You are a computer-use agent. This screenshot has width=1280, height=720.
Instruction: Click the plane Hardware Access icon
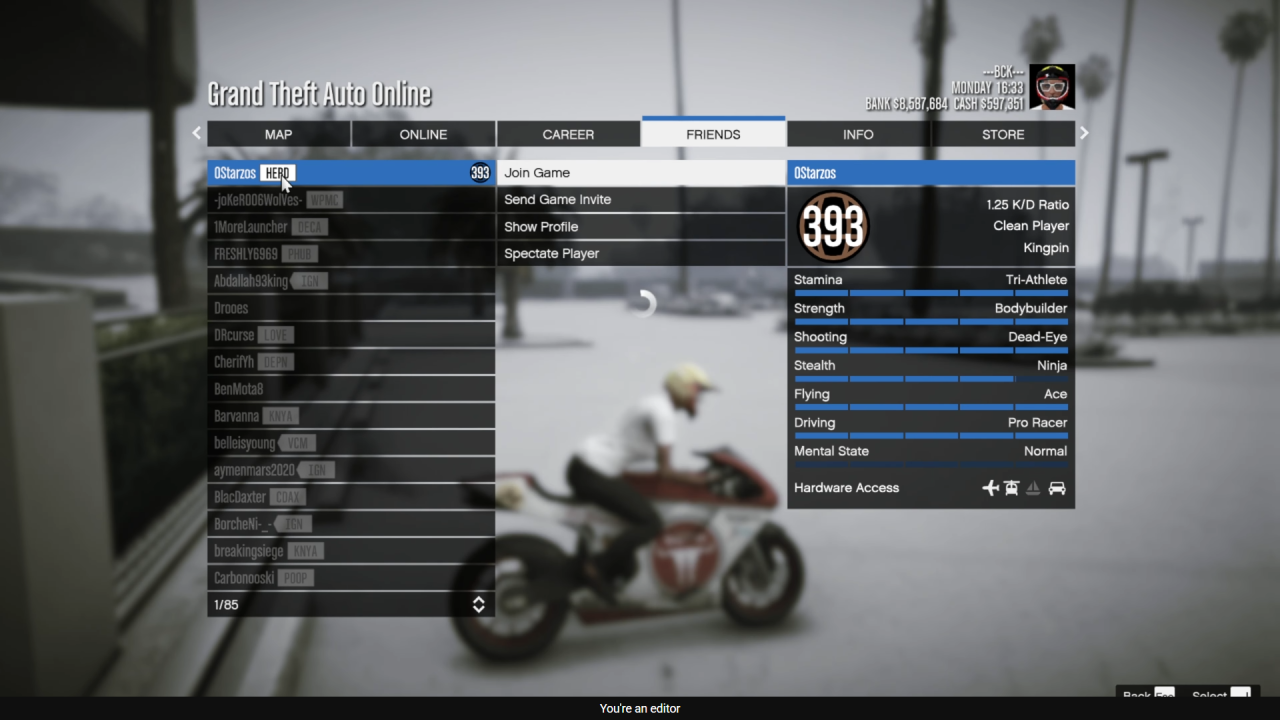pyautogui.click(x=989, y=488)
